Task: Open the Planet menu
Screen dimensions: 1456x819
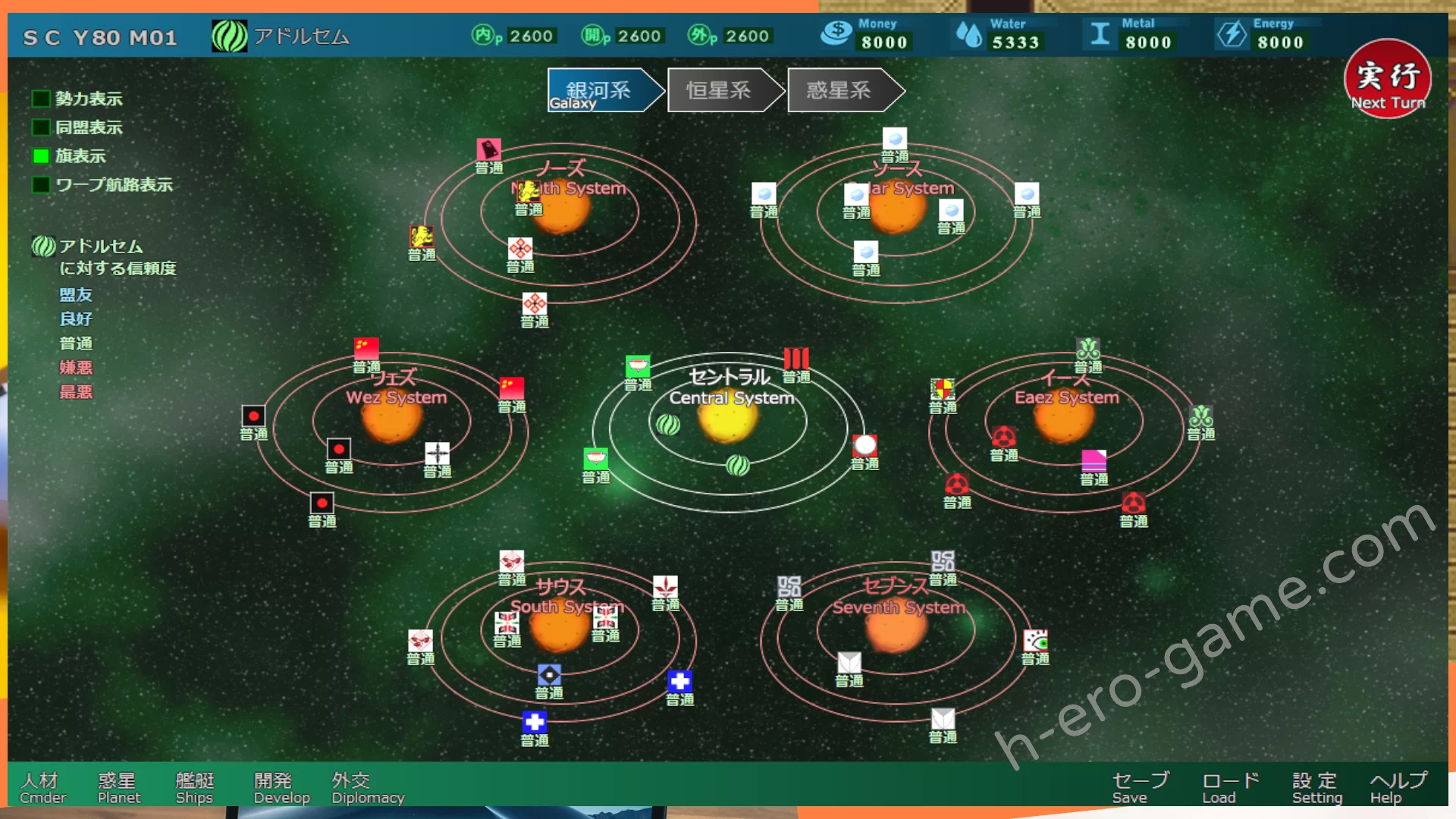Action: [x=118, y=787]
